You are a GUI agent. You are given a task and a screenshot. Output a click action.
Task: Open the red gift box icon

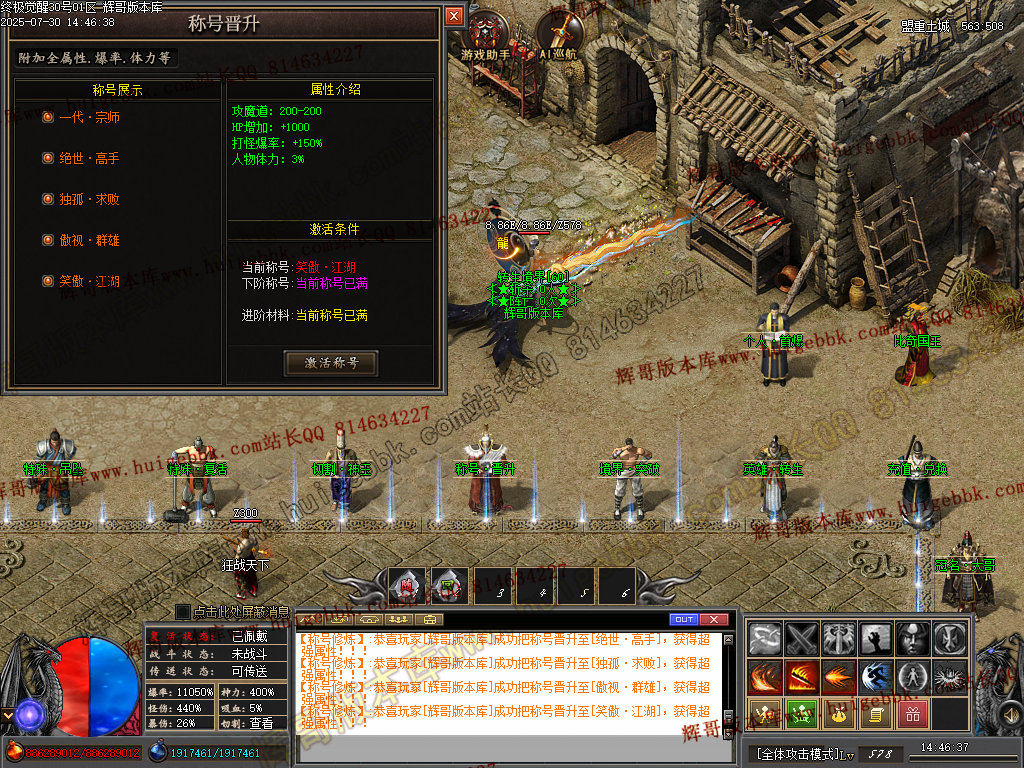913,715
